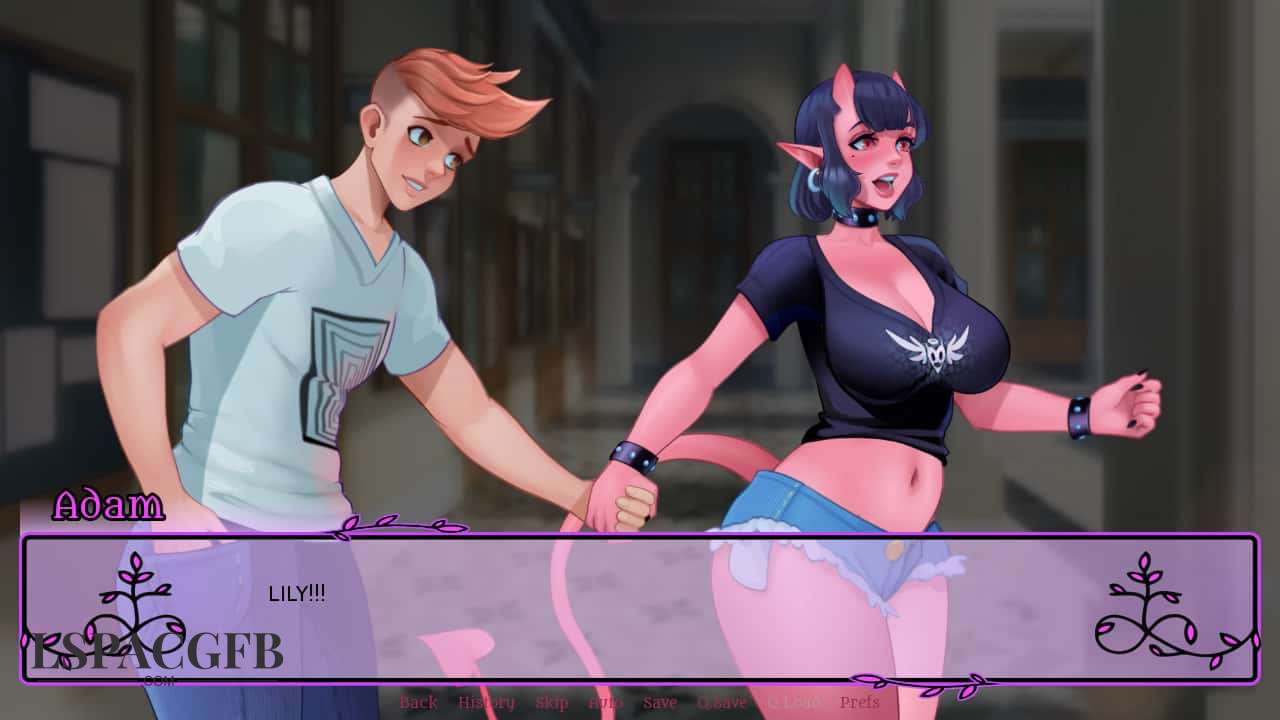Go Back to the previous line

point(418,703)
